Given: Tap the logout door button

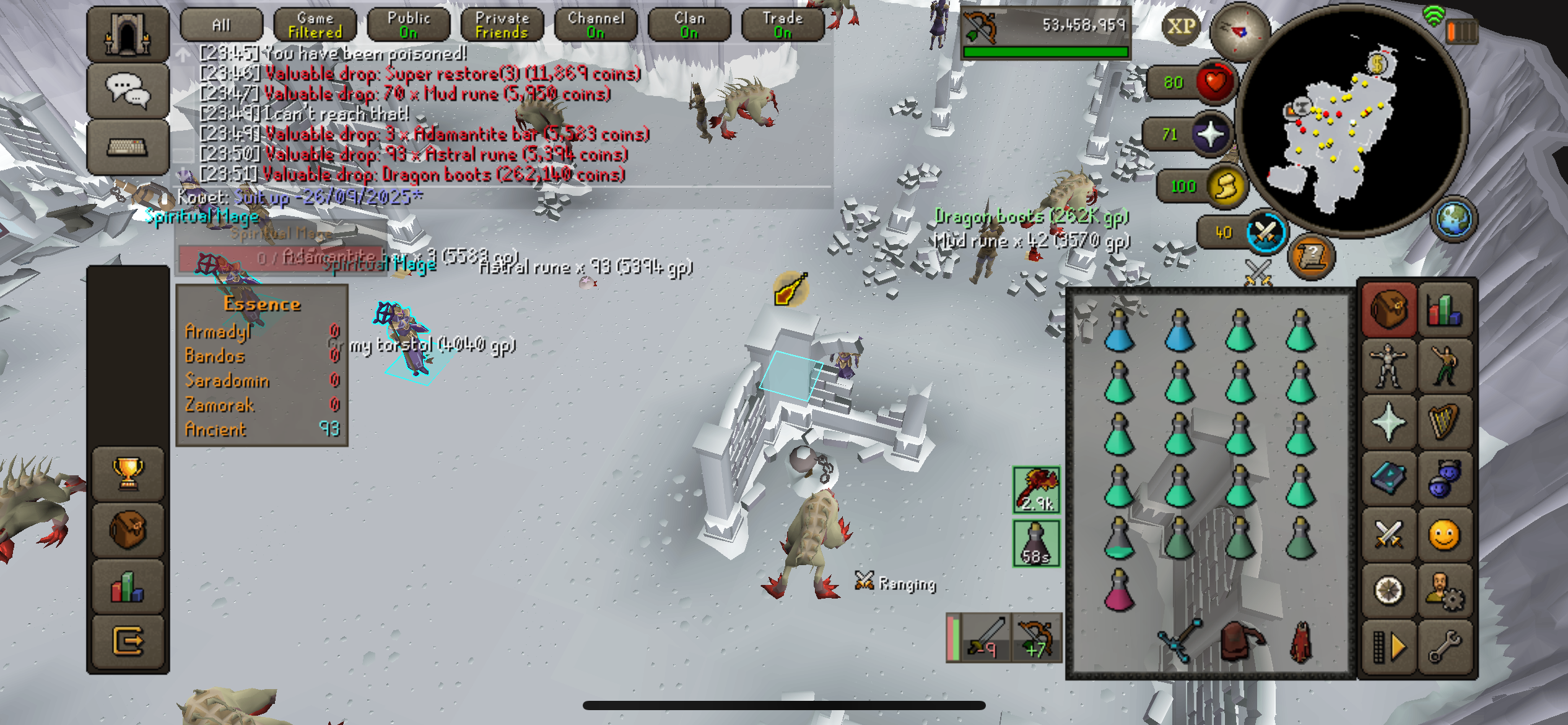Looking at the screenshot, I should coord(128,641).
